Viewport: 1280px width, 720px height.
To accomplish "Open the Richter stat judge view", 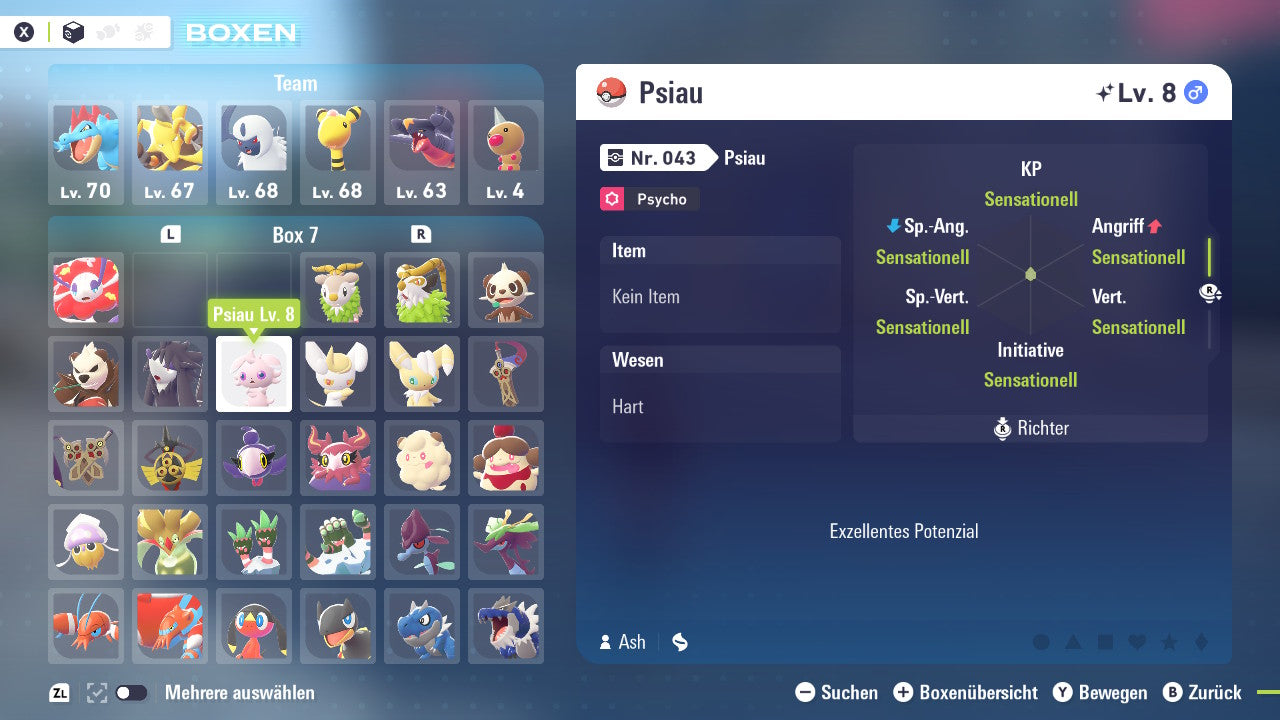I will pos(1030,428).
